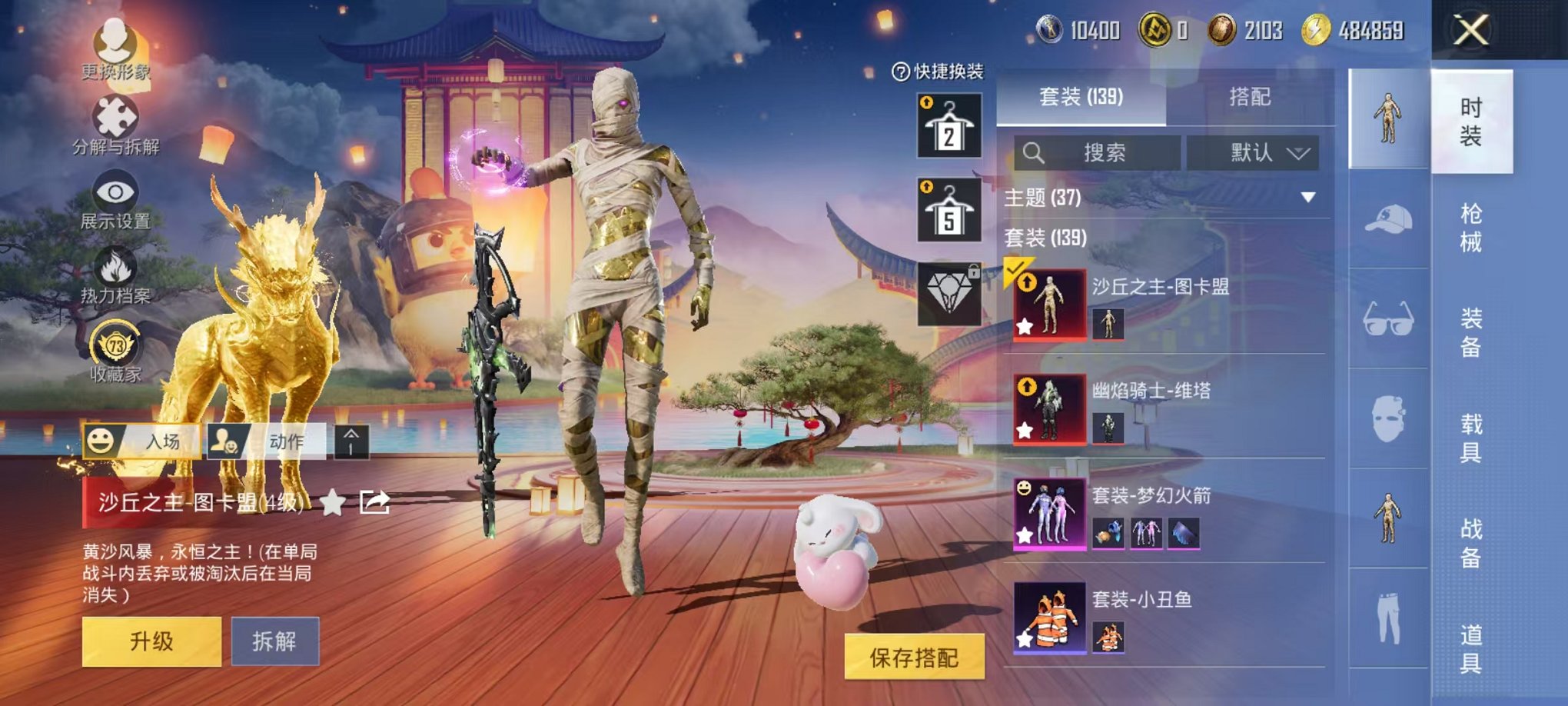Viewport: 1568px width, 706px height.
Task: Open the 默认 sorting dropdown
Action: (x=1249, y=152)
